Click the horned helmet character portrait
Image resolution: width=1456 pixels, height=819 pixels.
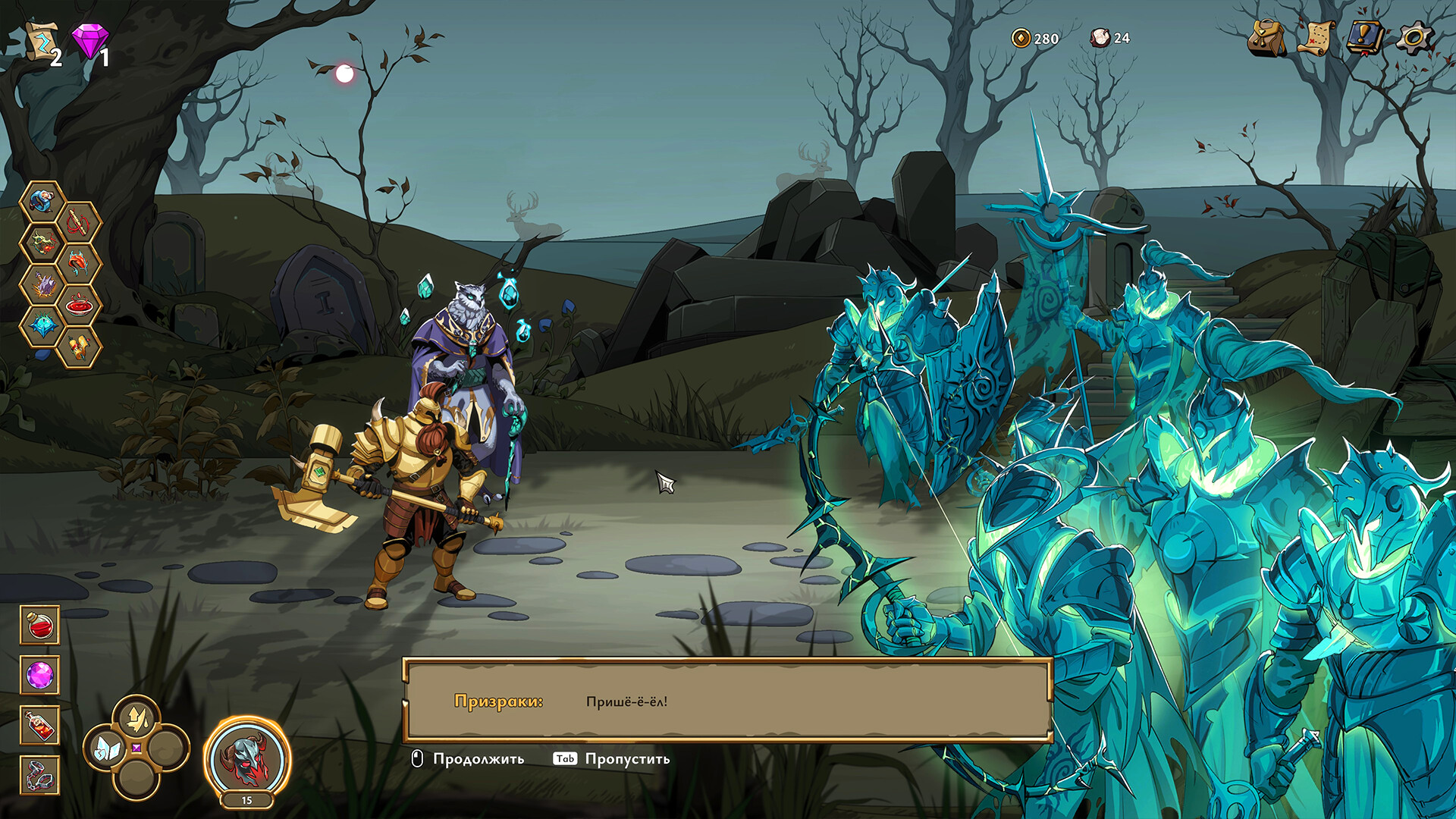click(x=246, y=758)
